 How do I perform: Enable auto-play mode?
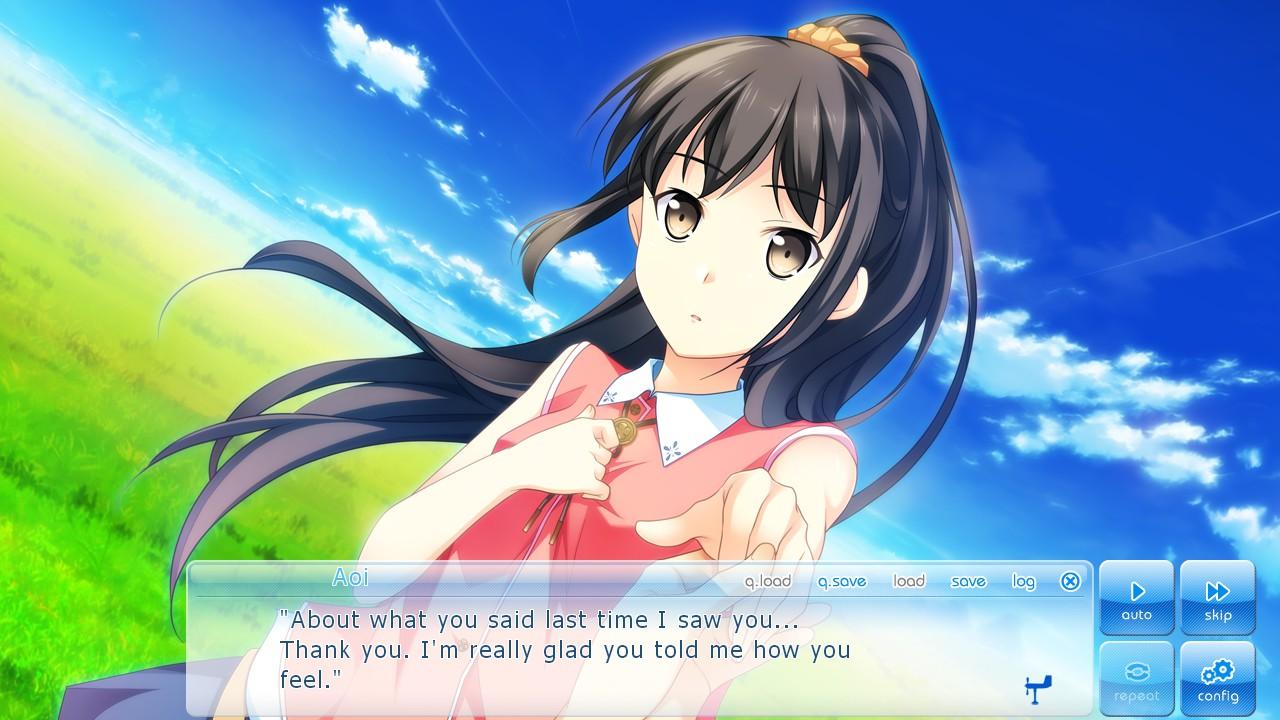[1136, 600]
